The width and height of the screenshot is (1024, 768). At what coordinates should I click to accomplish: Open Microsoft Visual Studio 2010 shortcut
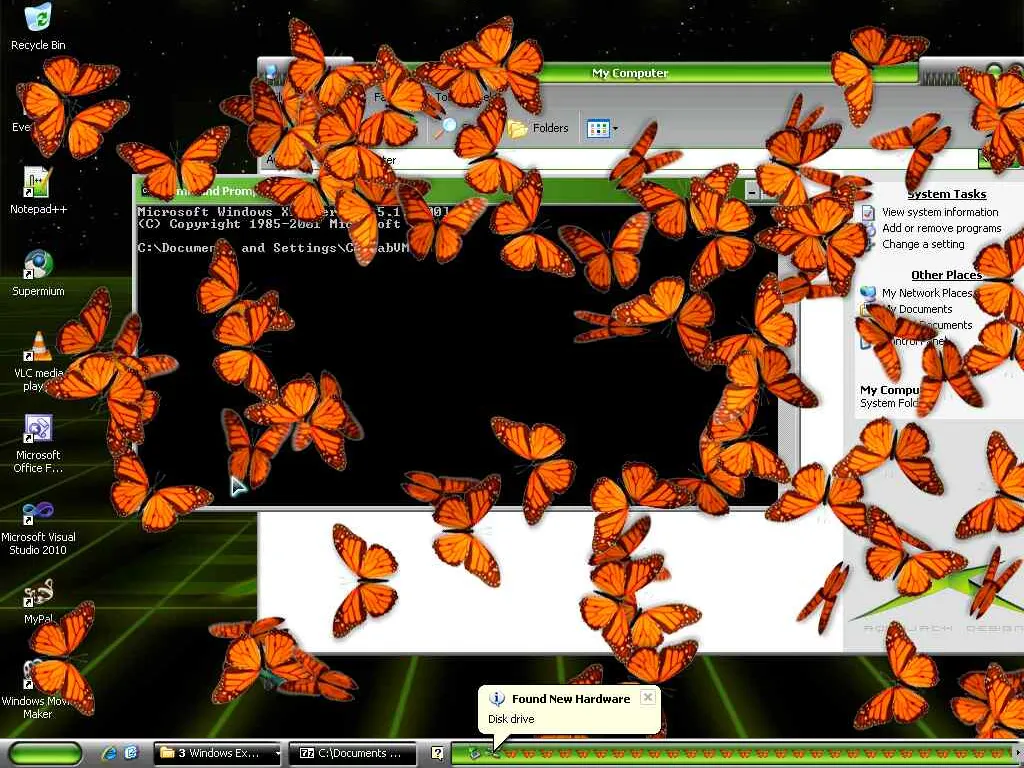(37, 514)
